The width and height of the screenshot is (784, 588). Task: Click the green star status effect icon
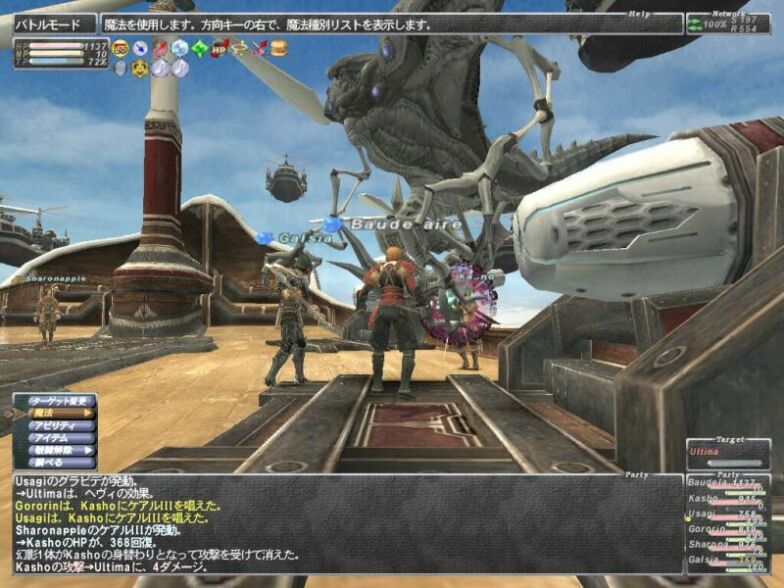click(x=199, y=47)
